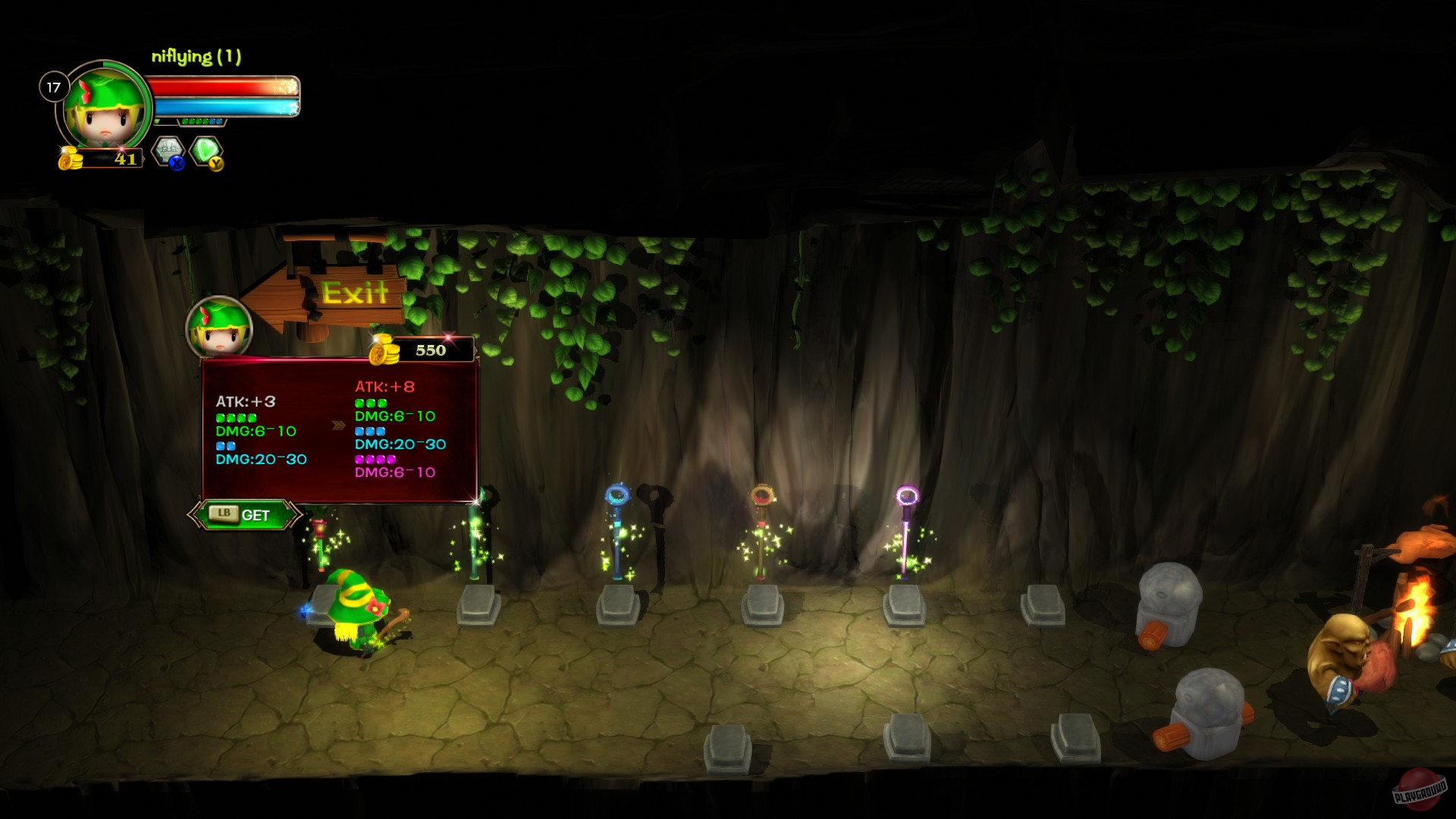Select the Y heart skill icon
Screen dimensions: 1456x819
click(x=205, y=149)
